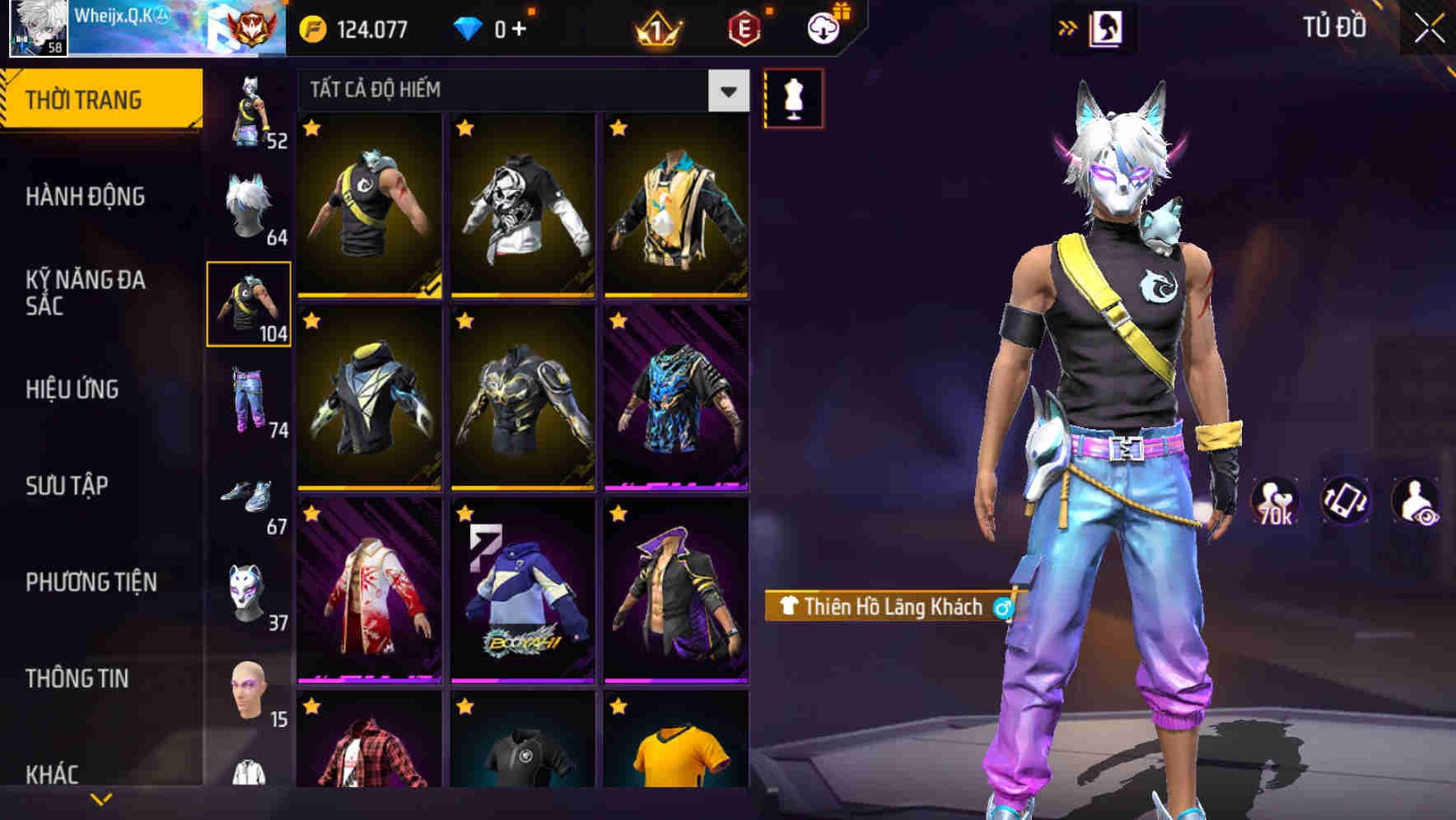Open the TẤT CẢ ĐỘ HIẾM rarity dropdown
The width and height of the screenshot is (1456, 820).
click(511, 91)
